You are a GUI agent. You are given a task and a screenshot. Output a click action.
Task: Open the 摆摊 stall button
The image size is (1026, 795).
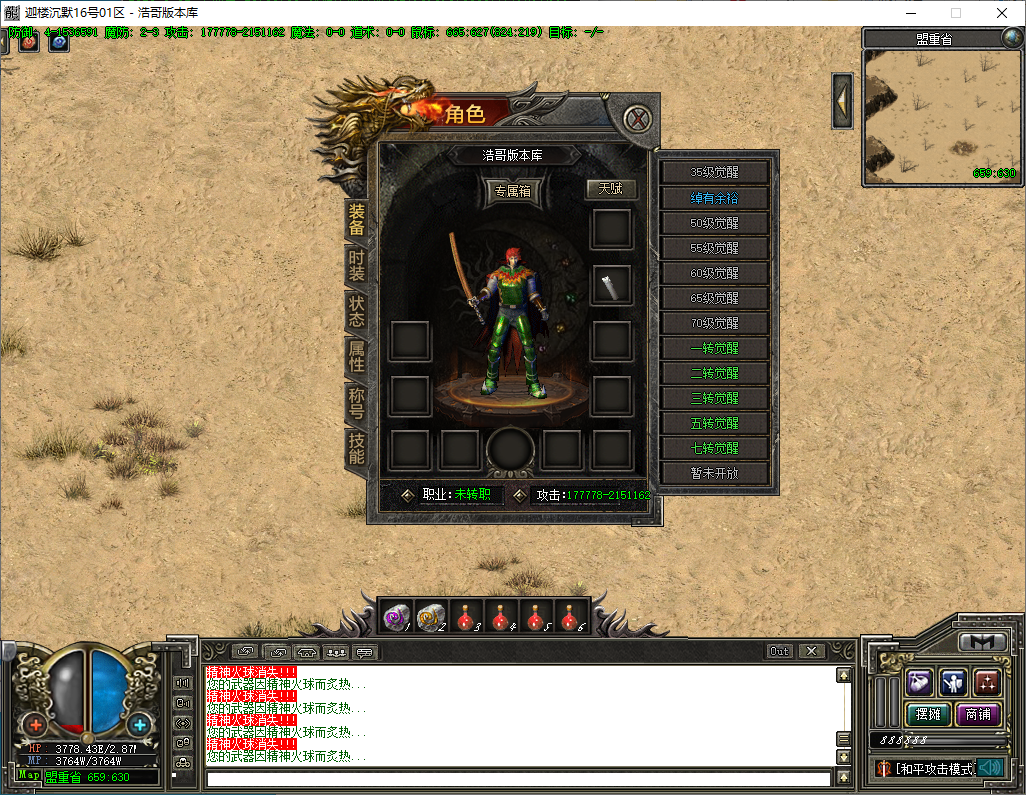click(x=927, y=714)
